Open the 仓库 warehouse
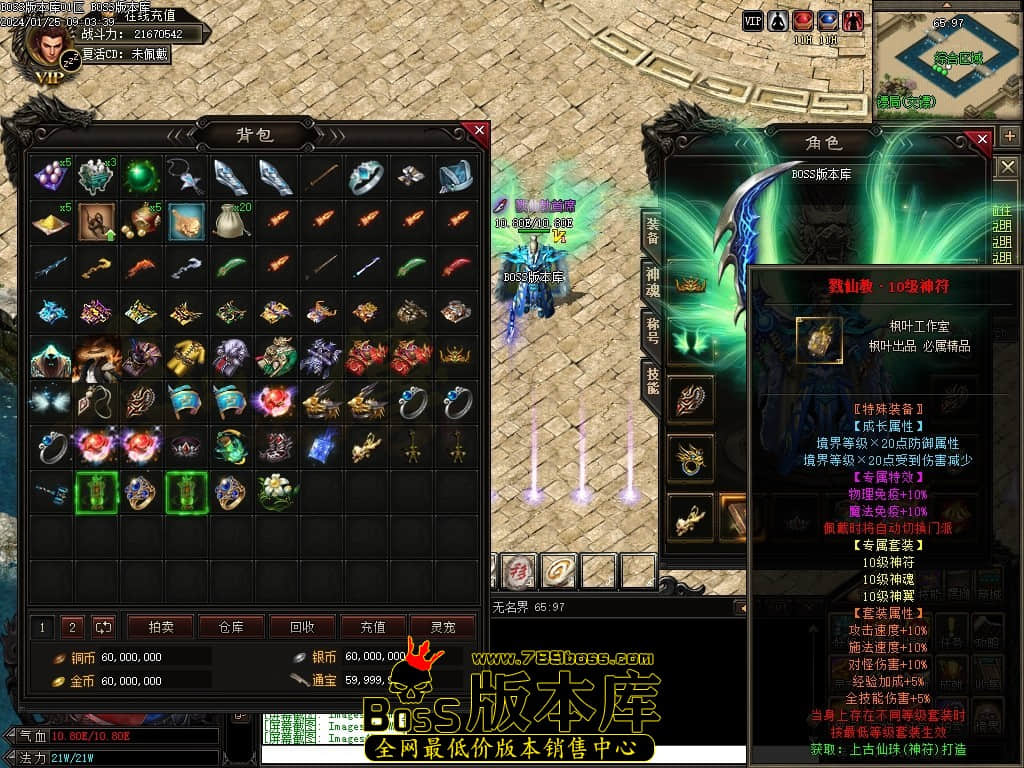Viewport: 1024px width, 768px height. [x=230, y=627]
